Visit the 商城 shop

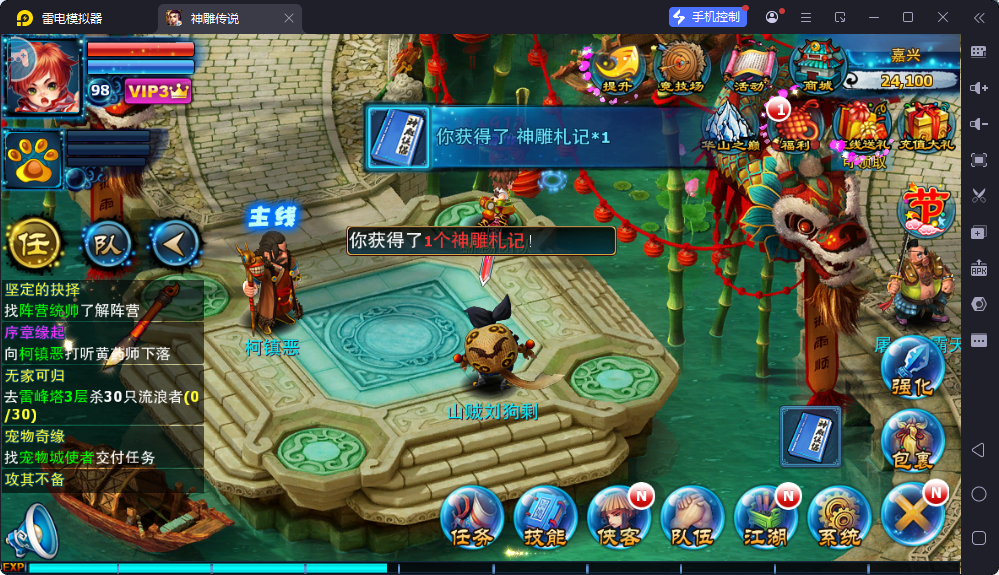pos(817,66)
